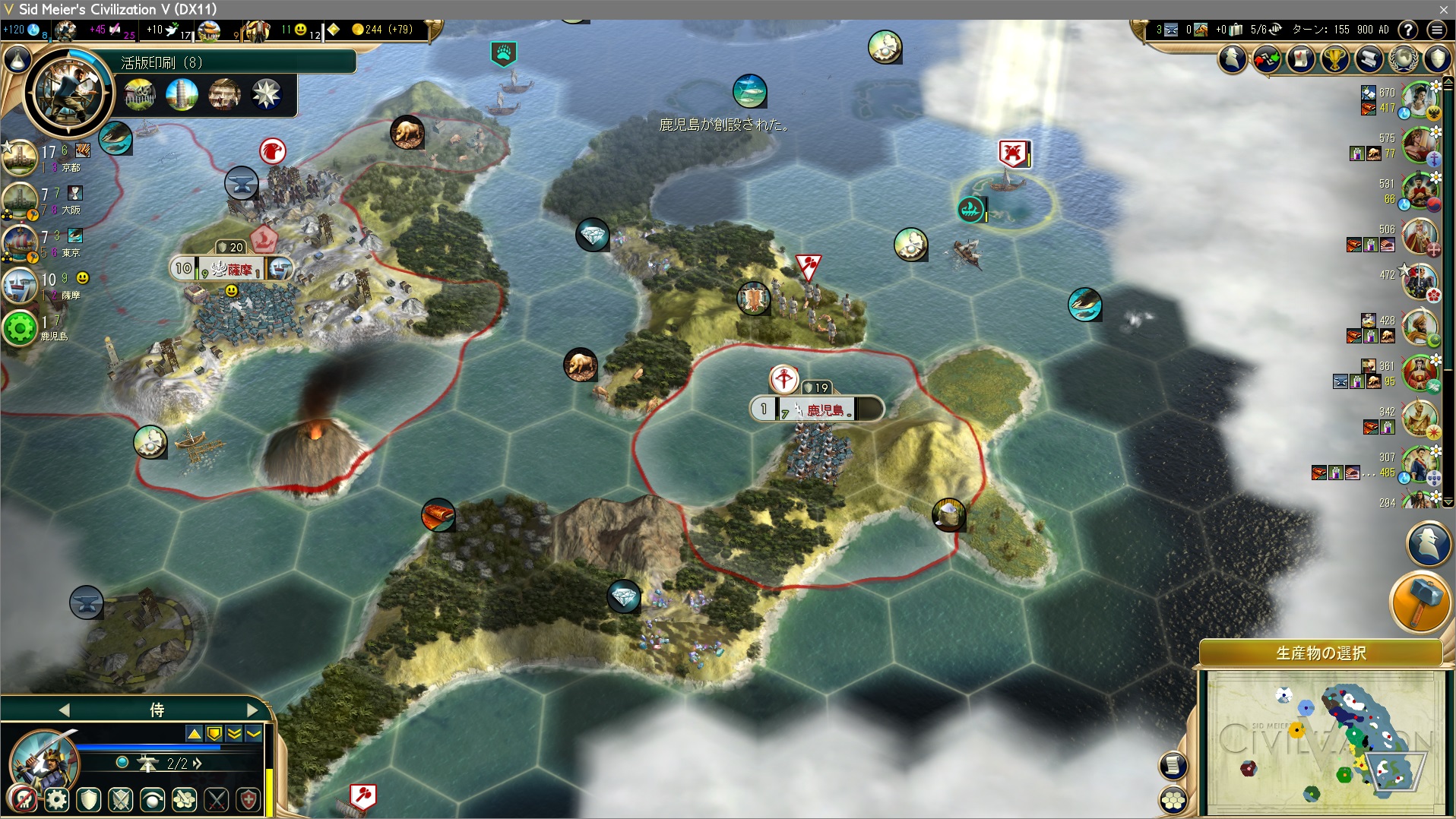The width and height of the screenshot is (1456, 819).
Task: Open the military overview shield icon
Action: [x=1437, y=58]
